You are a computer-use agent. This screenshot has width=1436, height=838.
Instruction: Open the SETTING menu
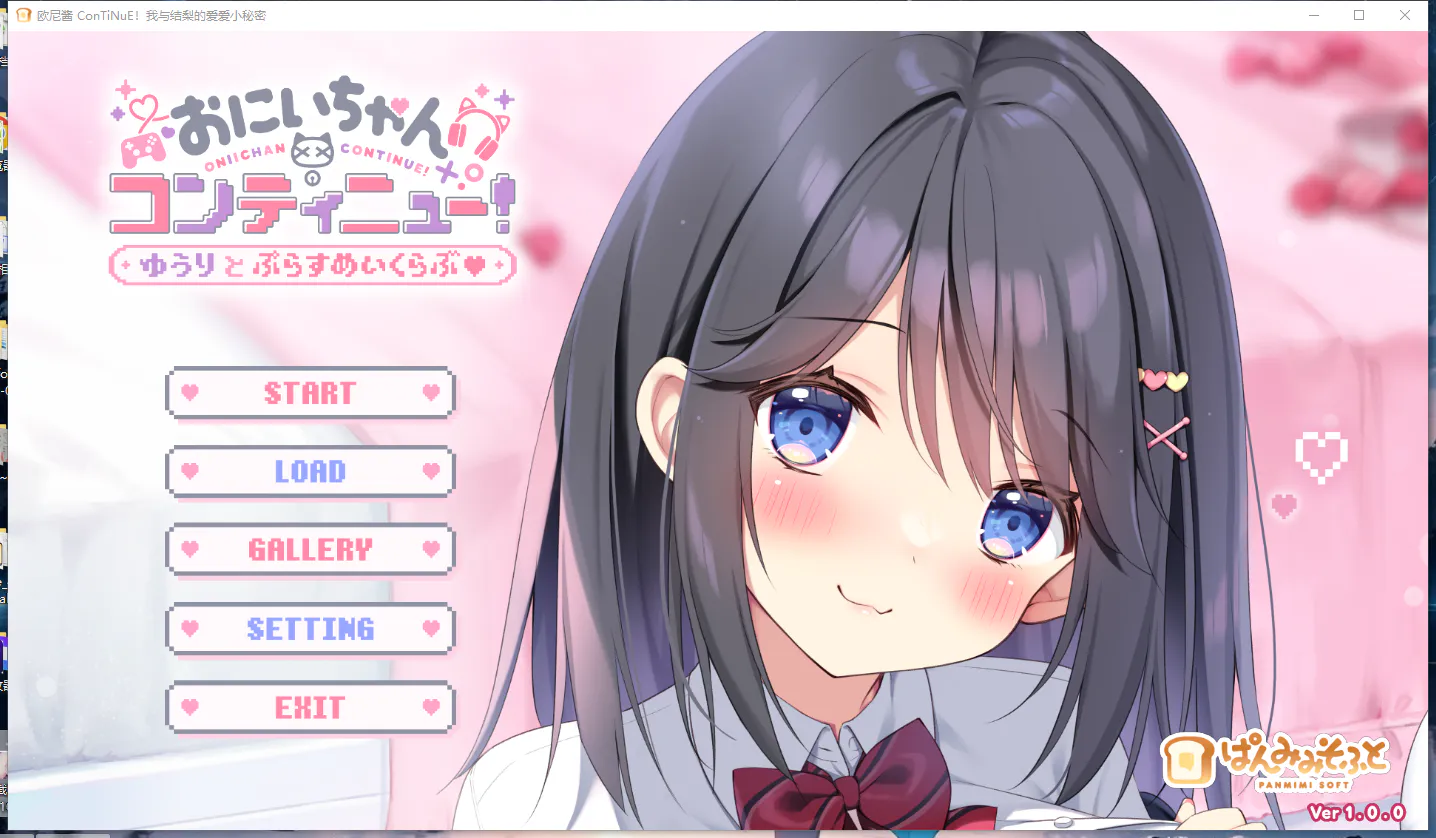[x=310, y=628]
